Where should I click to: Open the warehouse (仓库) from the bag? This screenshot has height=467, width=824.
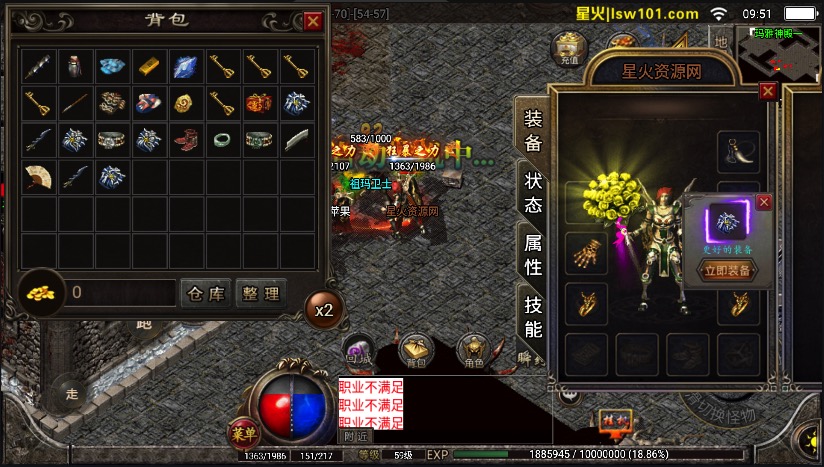coord(207,292)
